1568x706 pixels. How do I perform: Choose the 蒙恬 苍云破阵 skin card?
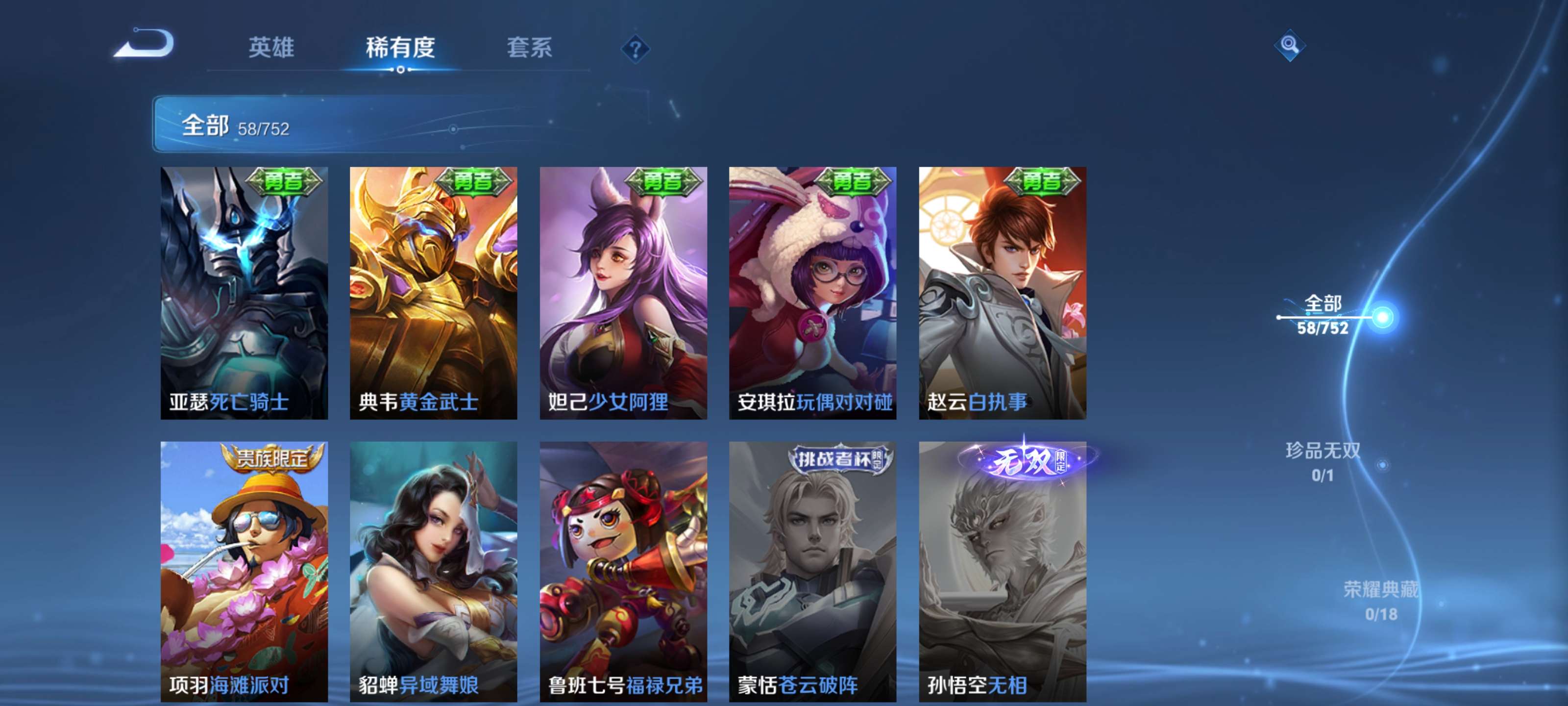point(812,571)
